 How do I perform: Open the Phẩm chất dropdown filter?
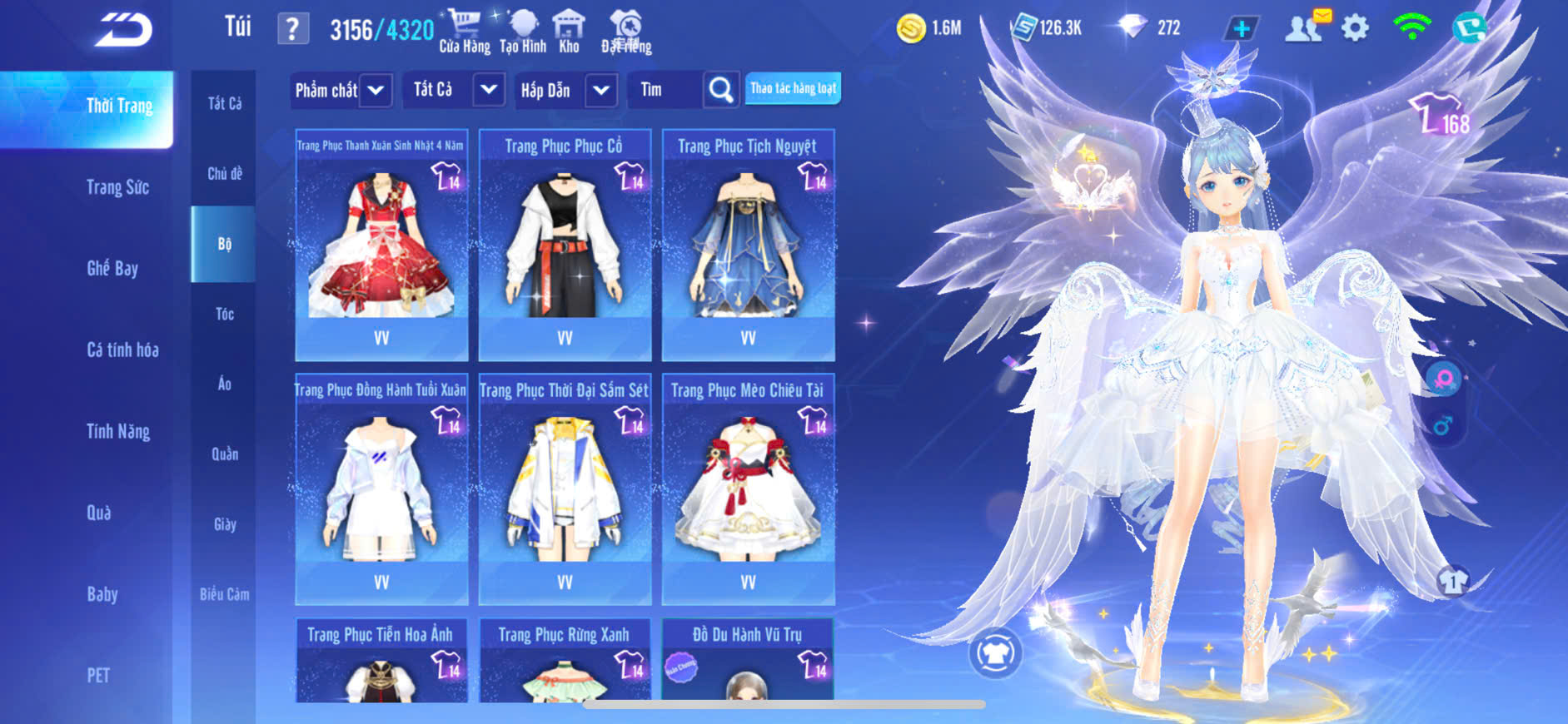point(376,90)
